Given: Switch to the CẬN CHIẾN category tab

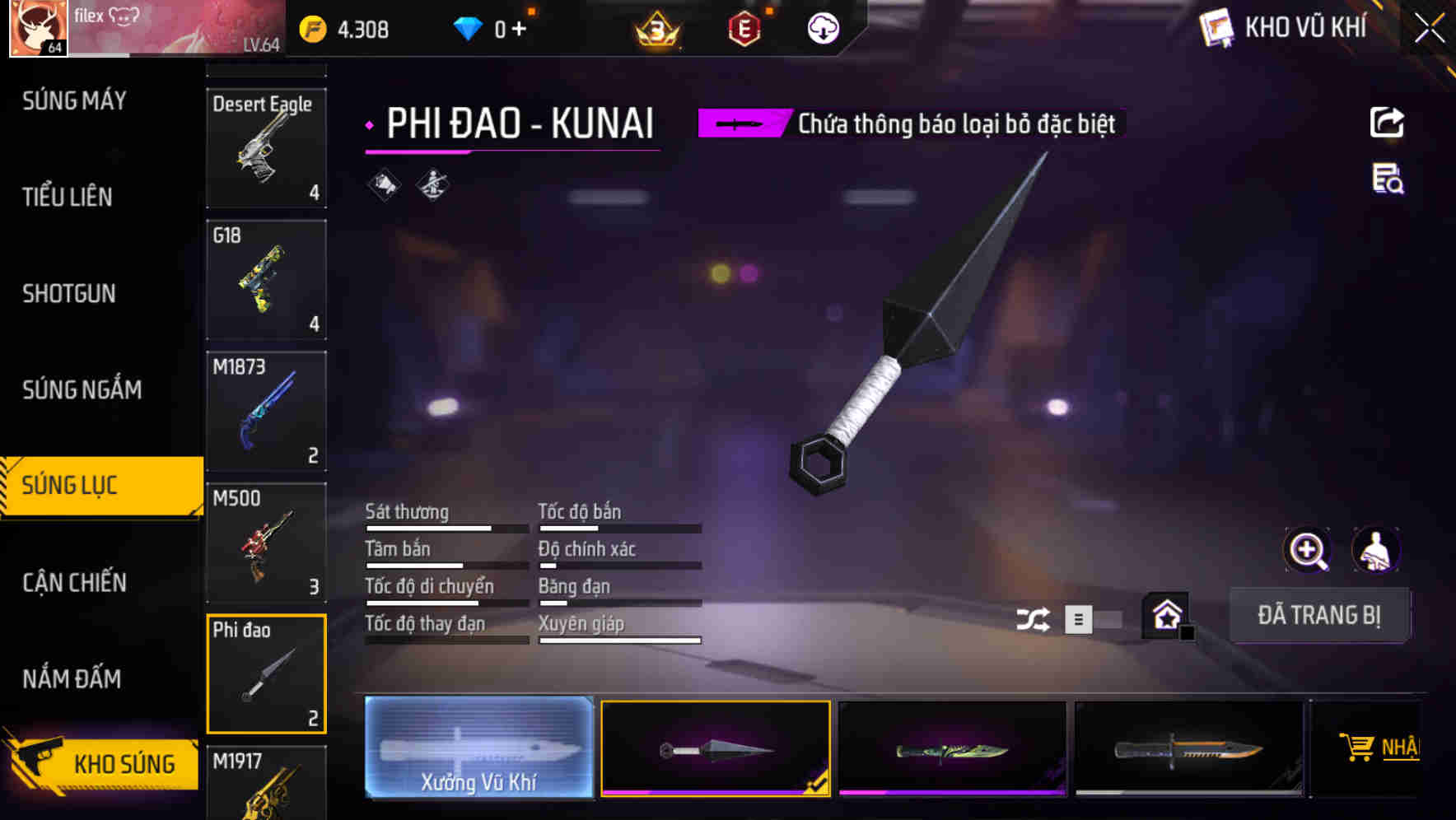Looking at the screenshot, I should click(74, 582).
